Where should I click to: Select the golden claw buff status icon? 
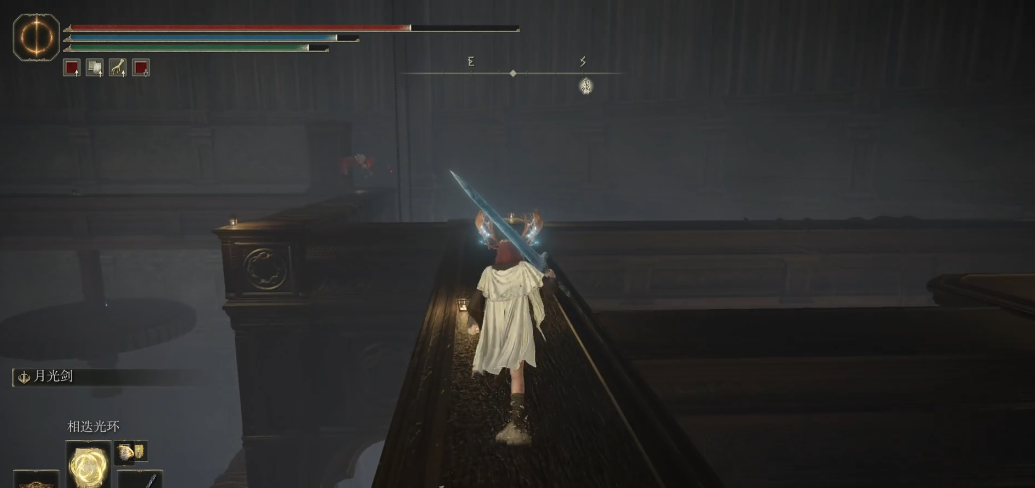click(118, 68)
